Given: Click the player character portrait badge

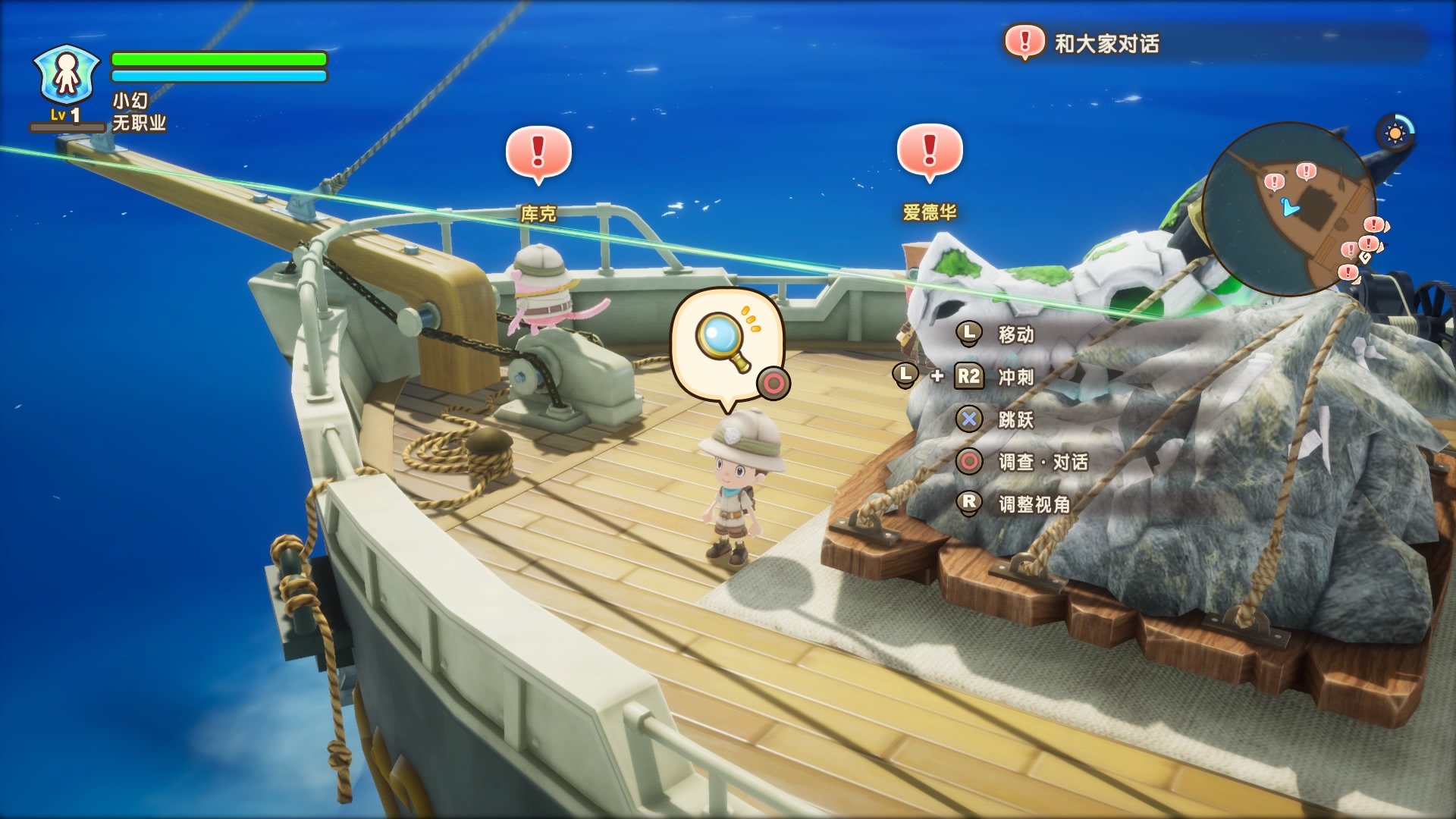Looking at the screenshot, I should click(x=67, y=74).
